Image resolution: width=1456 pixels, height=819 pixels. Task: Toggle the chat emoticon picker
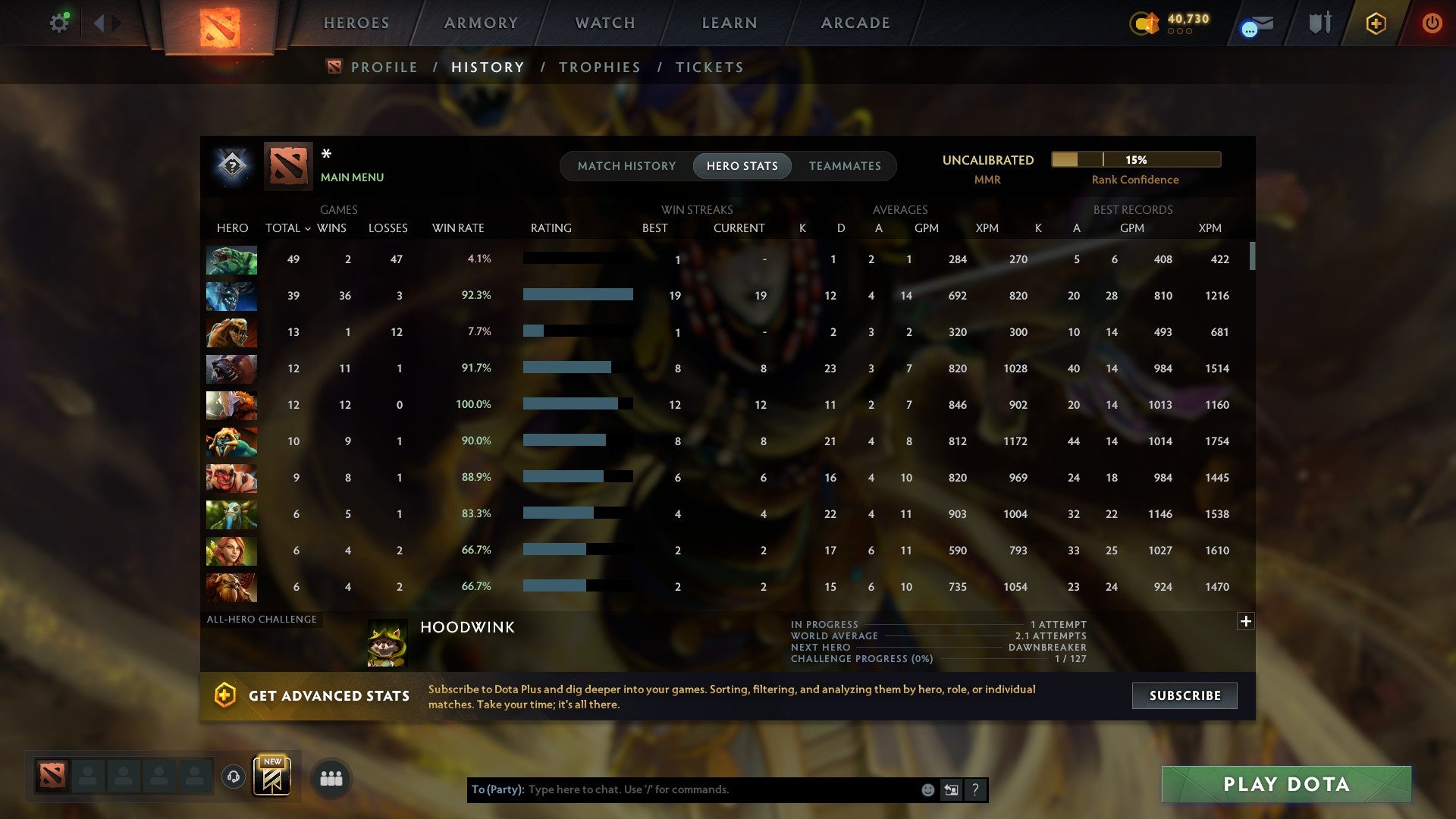[x=927, y=789]
